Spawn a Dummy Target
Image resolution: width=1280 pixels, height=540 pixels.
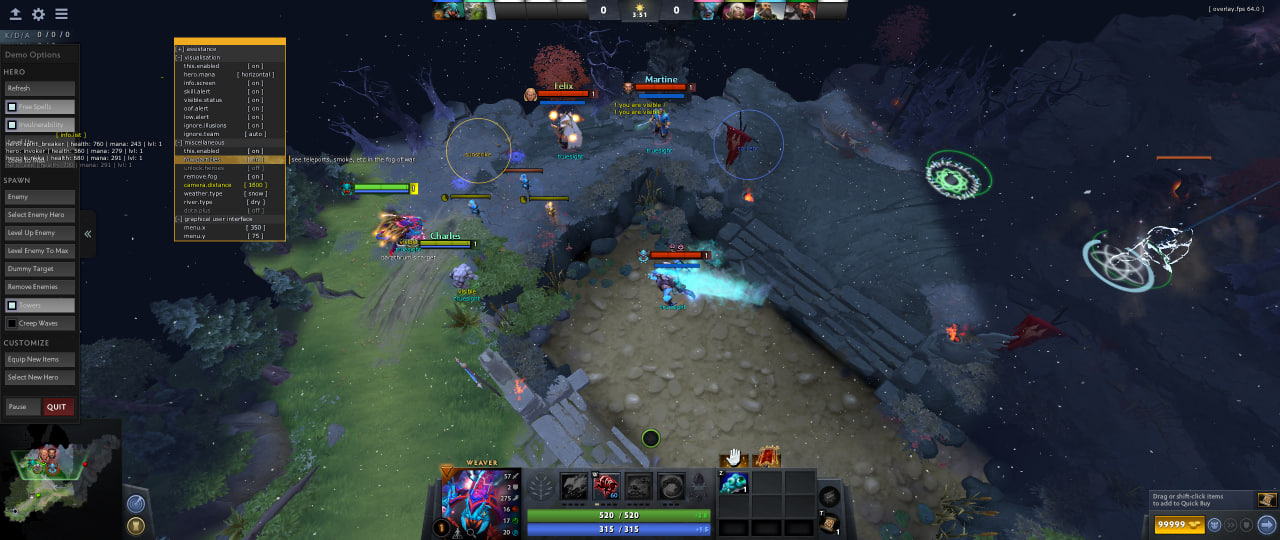coord(40,269)
